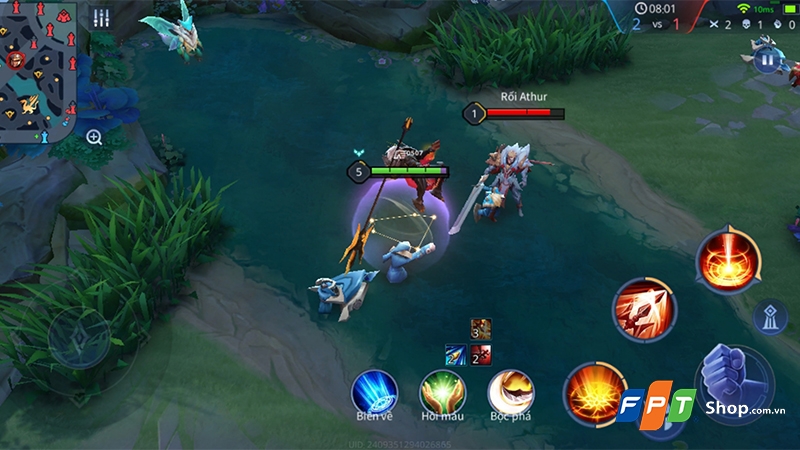Click the magnifier zoom button below minimap
Image resolution: width=800 pixels, height=450 pixels.
(94, 137)
